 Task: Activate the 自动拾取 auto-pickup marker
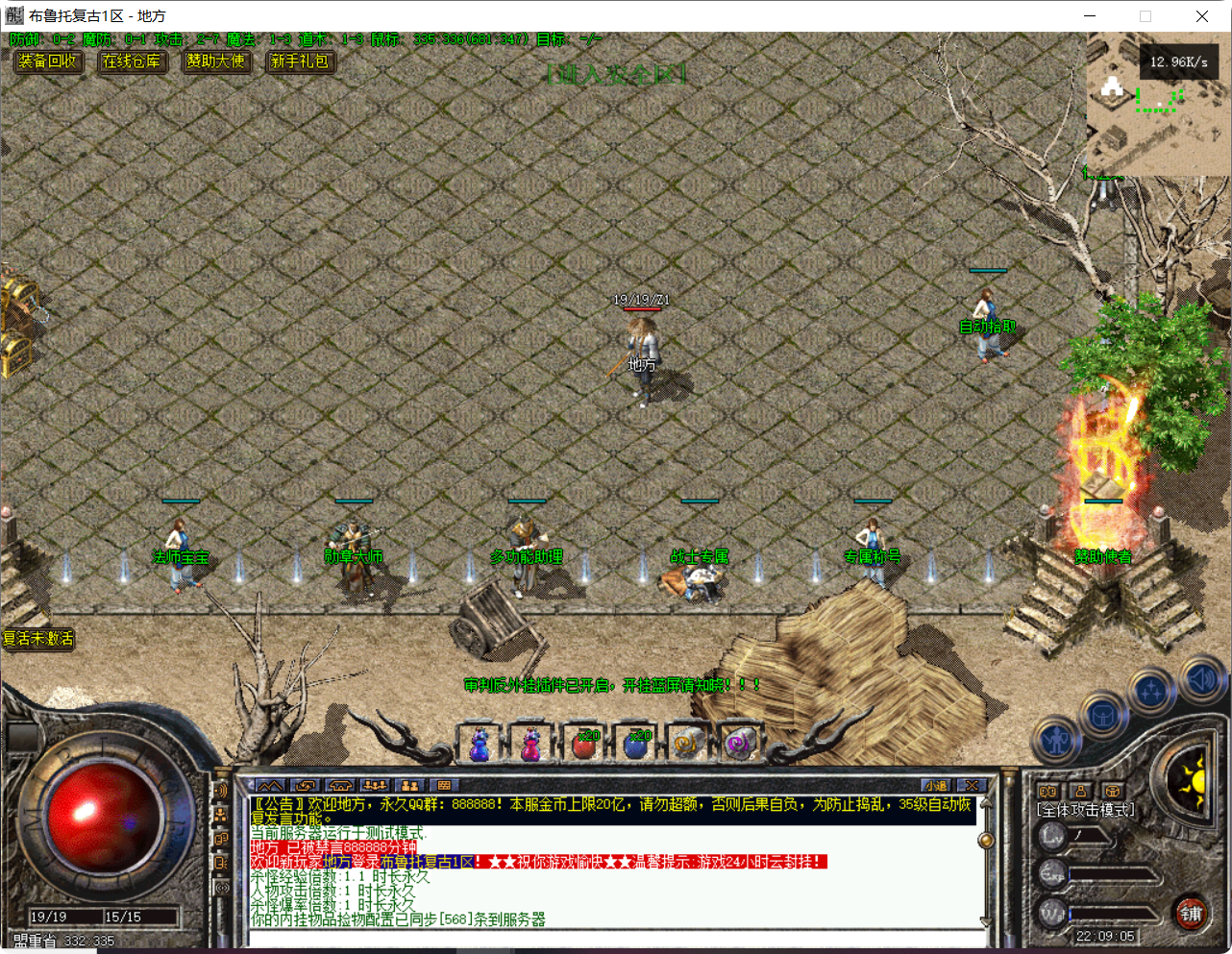pyautogui.click(x=987, y=326)
